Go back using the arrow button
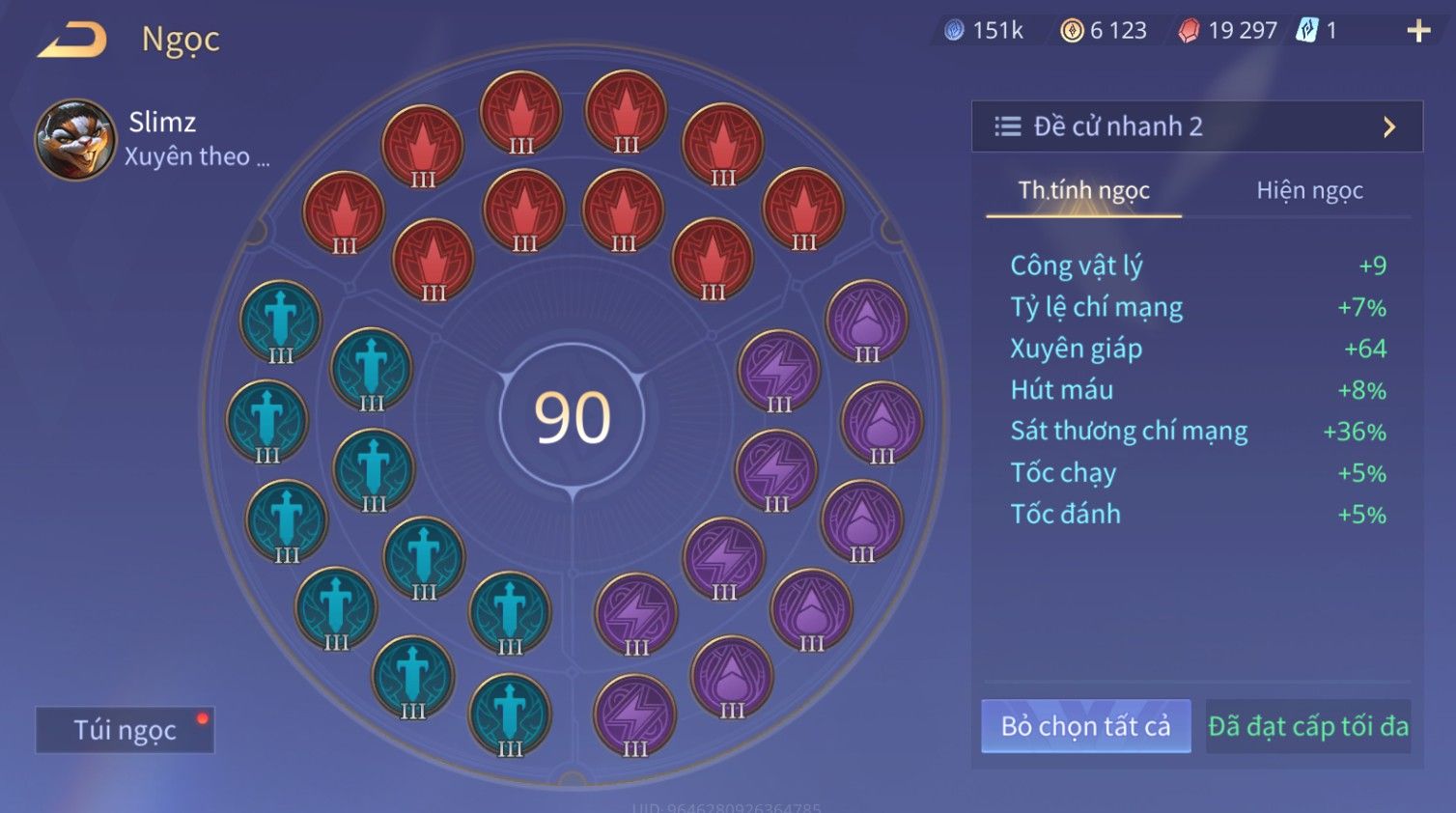Image resolution: width=1456 pixels, height=813 pixels. 72,41
